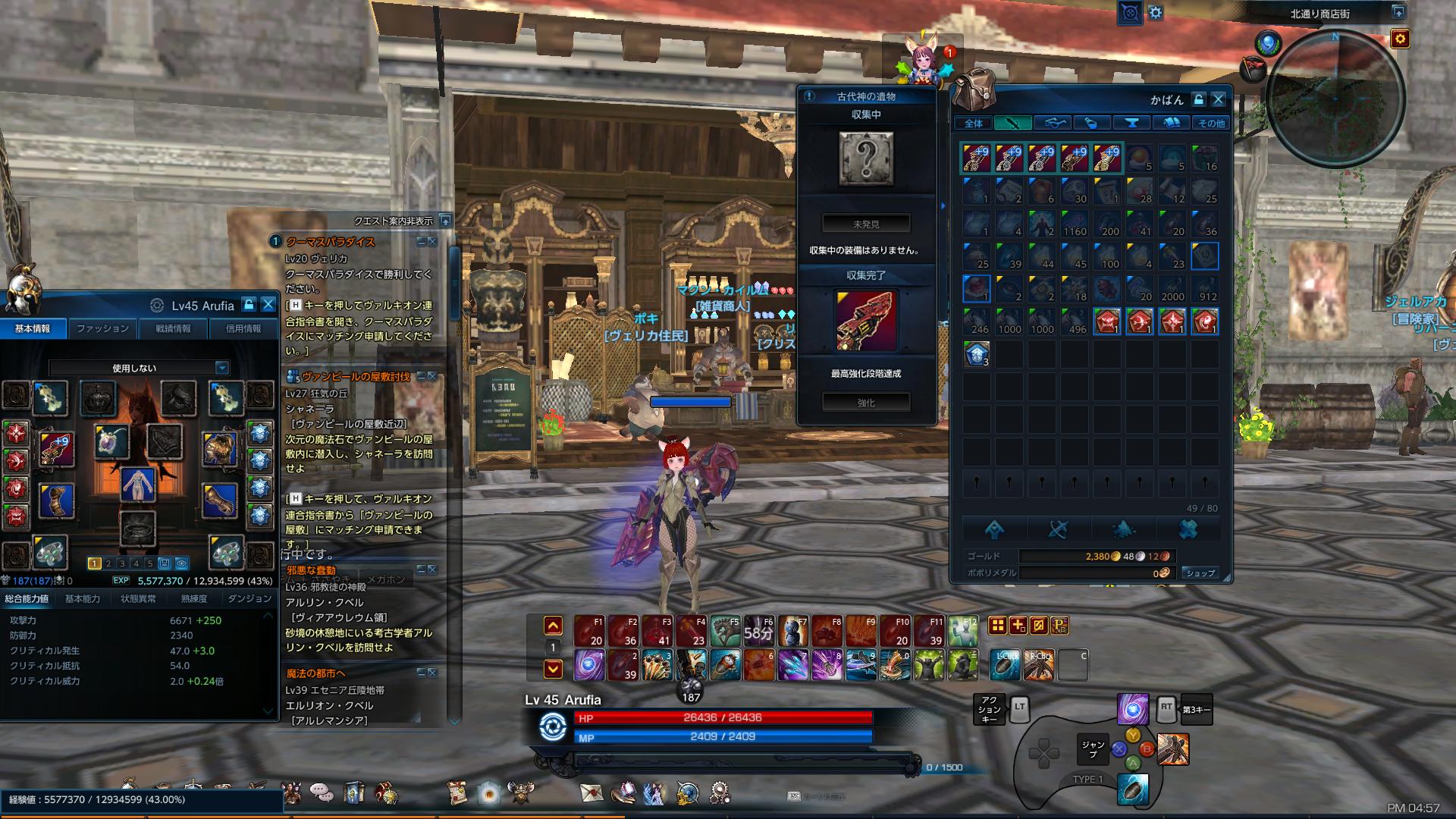Open the 全体 tab in the inventory
Viewport: 1456px width, 819px height.
pyautogui.click(x=974, y=122)
